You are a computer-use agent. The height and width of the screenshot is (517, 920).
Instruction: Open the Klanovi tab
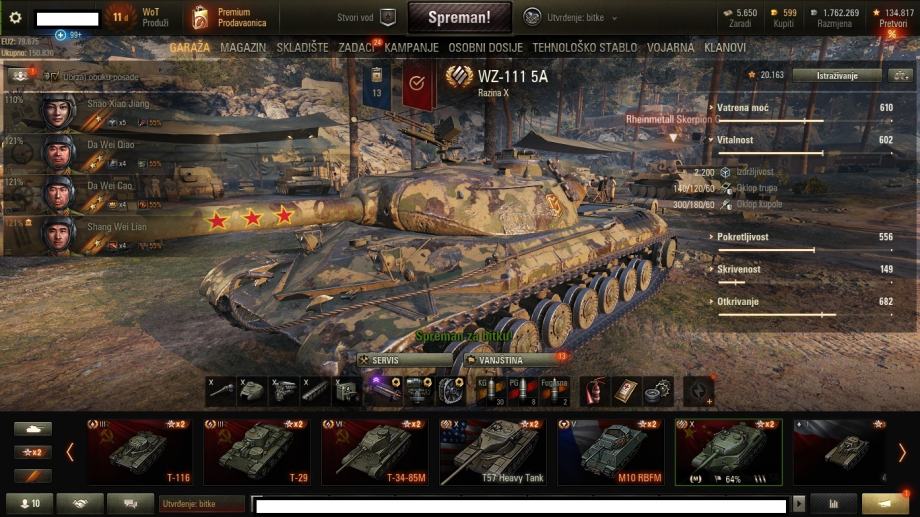pyautogui.click(x=725, y=47)
